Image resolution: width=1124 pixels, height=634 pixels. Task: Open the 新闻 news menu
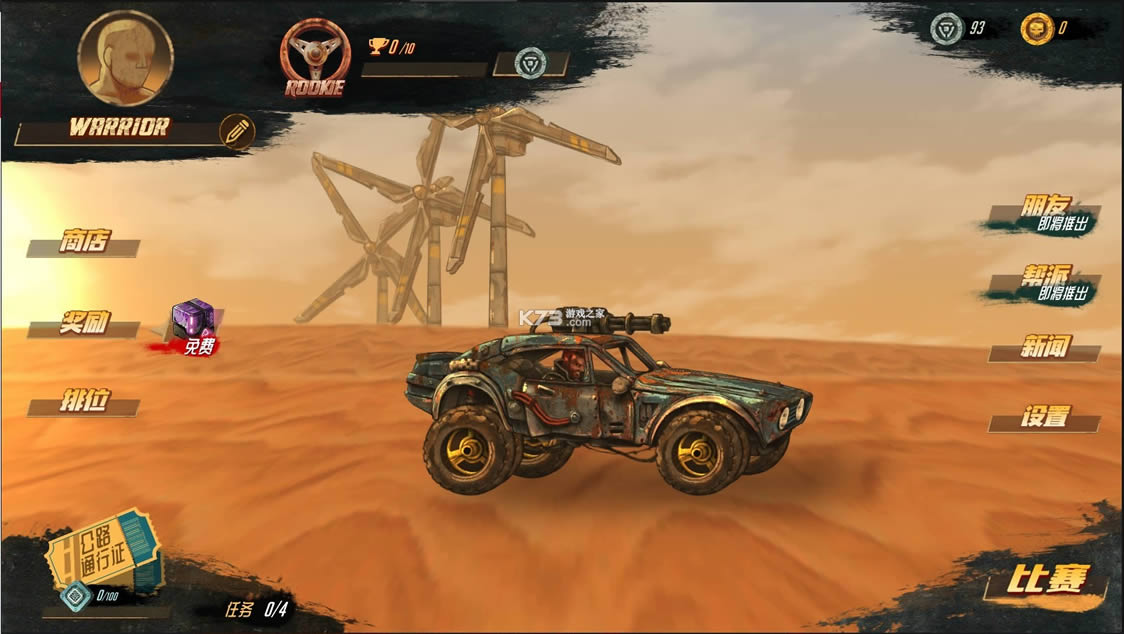[x=1045, y=349]
